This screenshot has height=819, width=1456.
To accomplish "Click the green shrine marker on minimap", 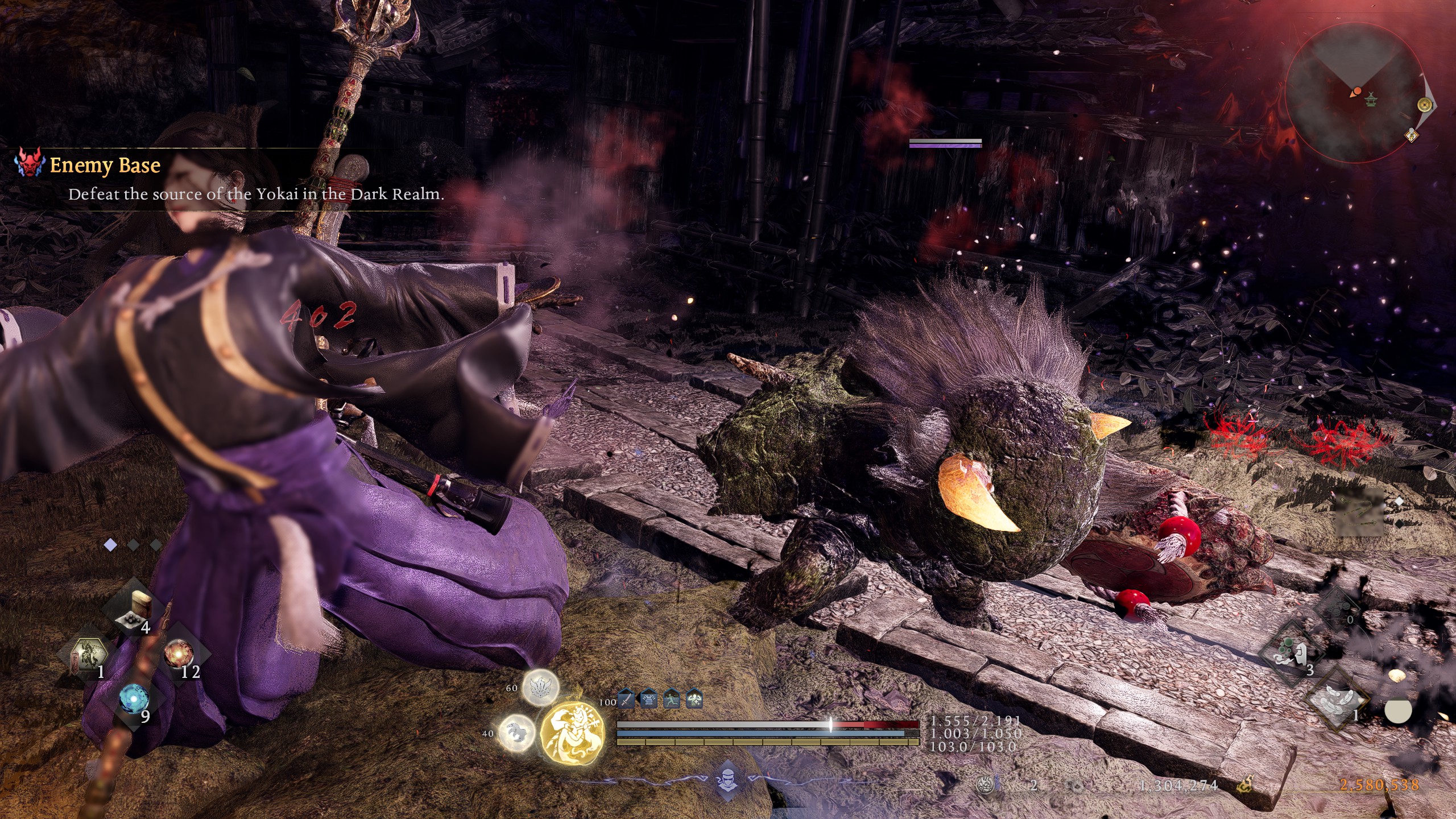I will 1370,99.
